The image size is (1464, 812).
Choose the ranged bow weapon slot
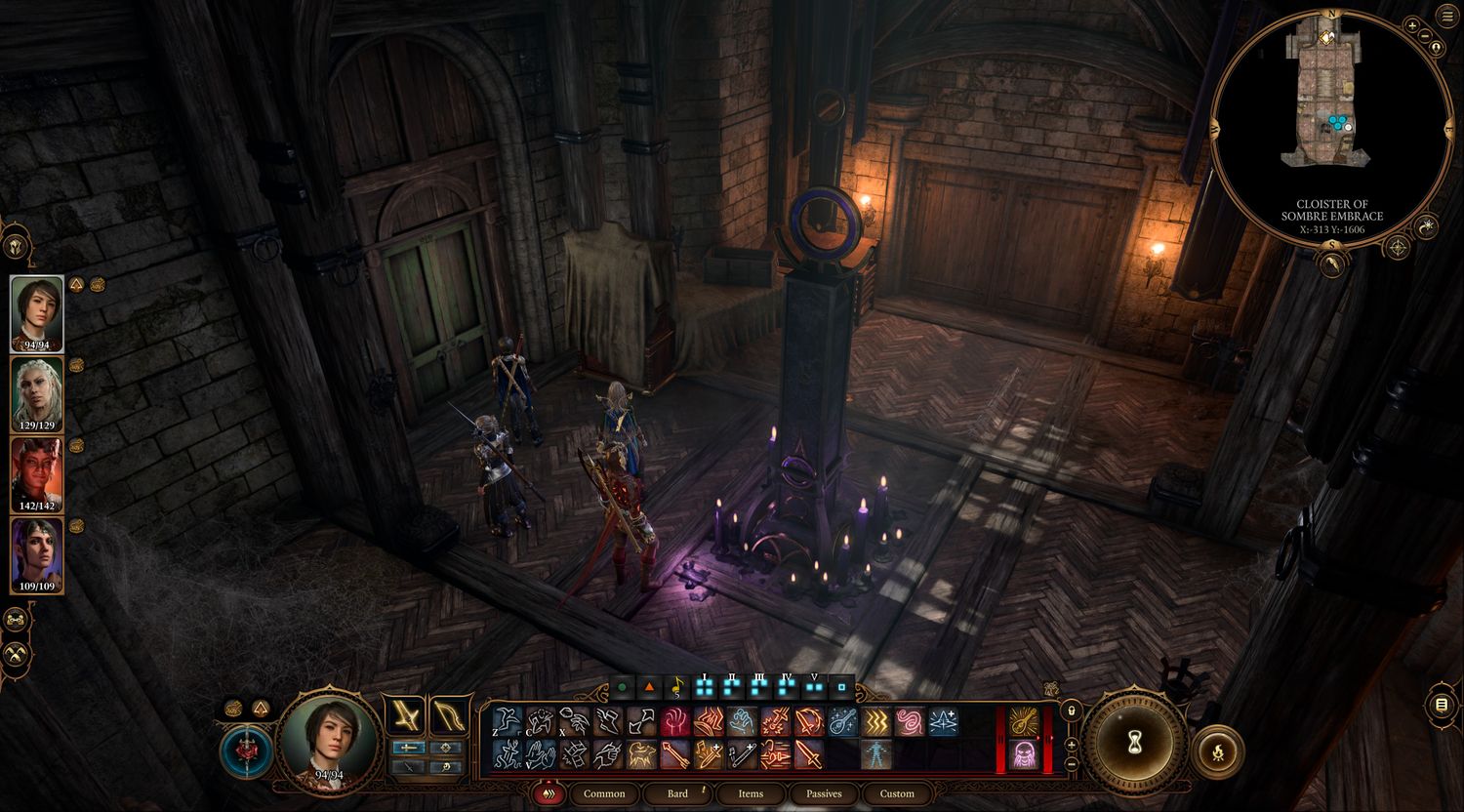point(449,715)
